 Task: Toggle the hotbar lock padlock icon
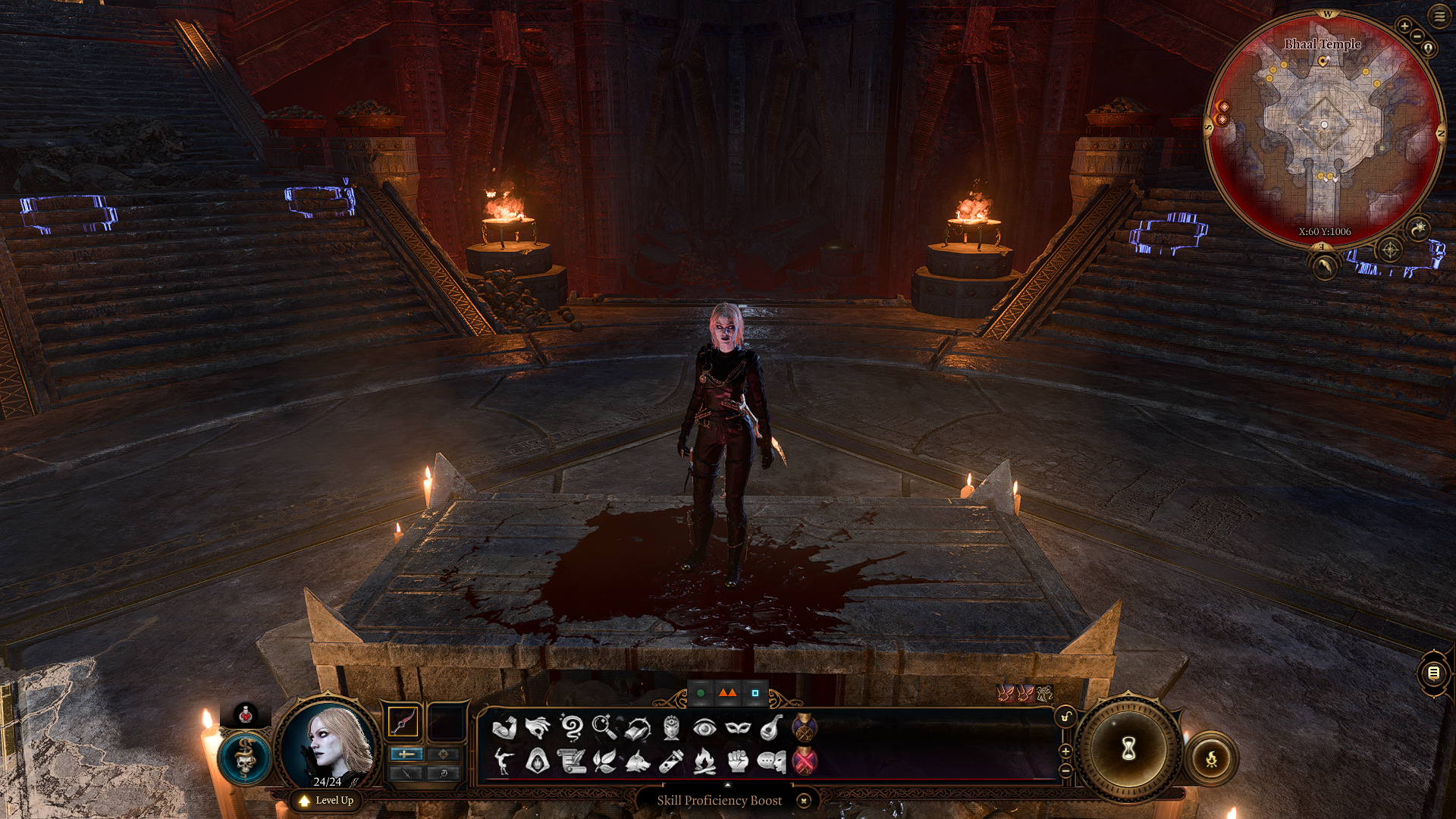point(1066,717)
